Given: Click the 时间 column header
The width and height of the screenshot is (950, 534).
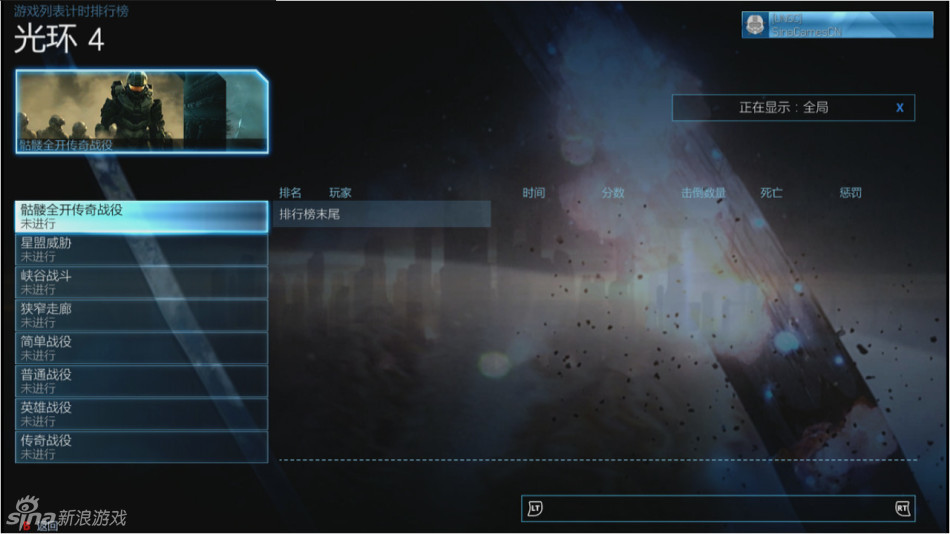Looking at the screenshot, I should tap(533, 193).
